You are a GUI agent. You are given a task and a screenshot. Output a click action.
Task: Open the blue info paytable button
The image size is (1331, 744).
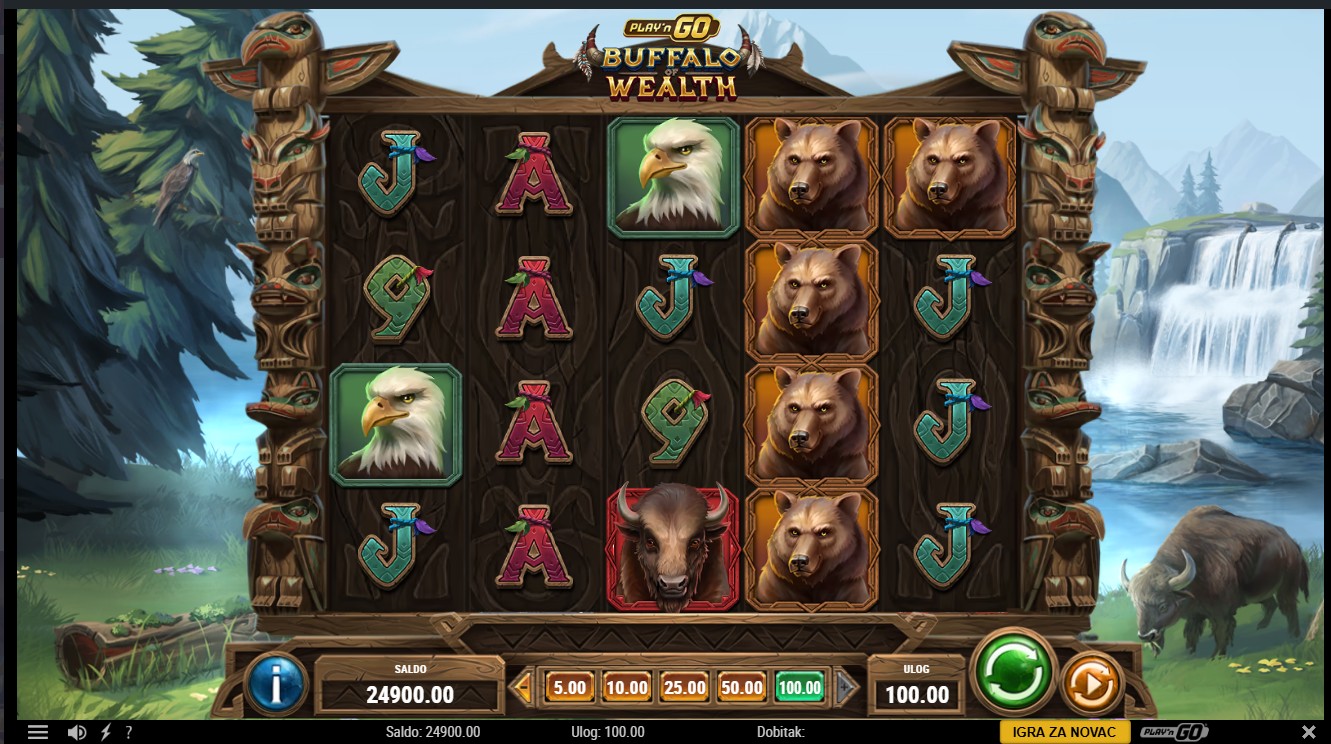[275, 683]
